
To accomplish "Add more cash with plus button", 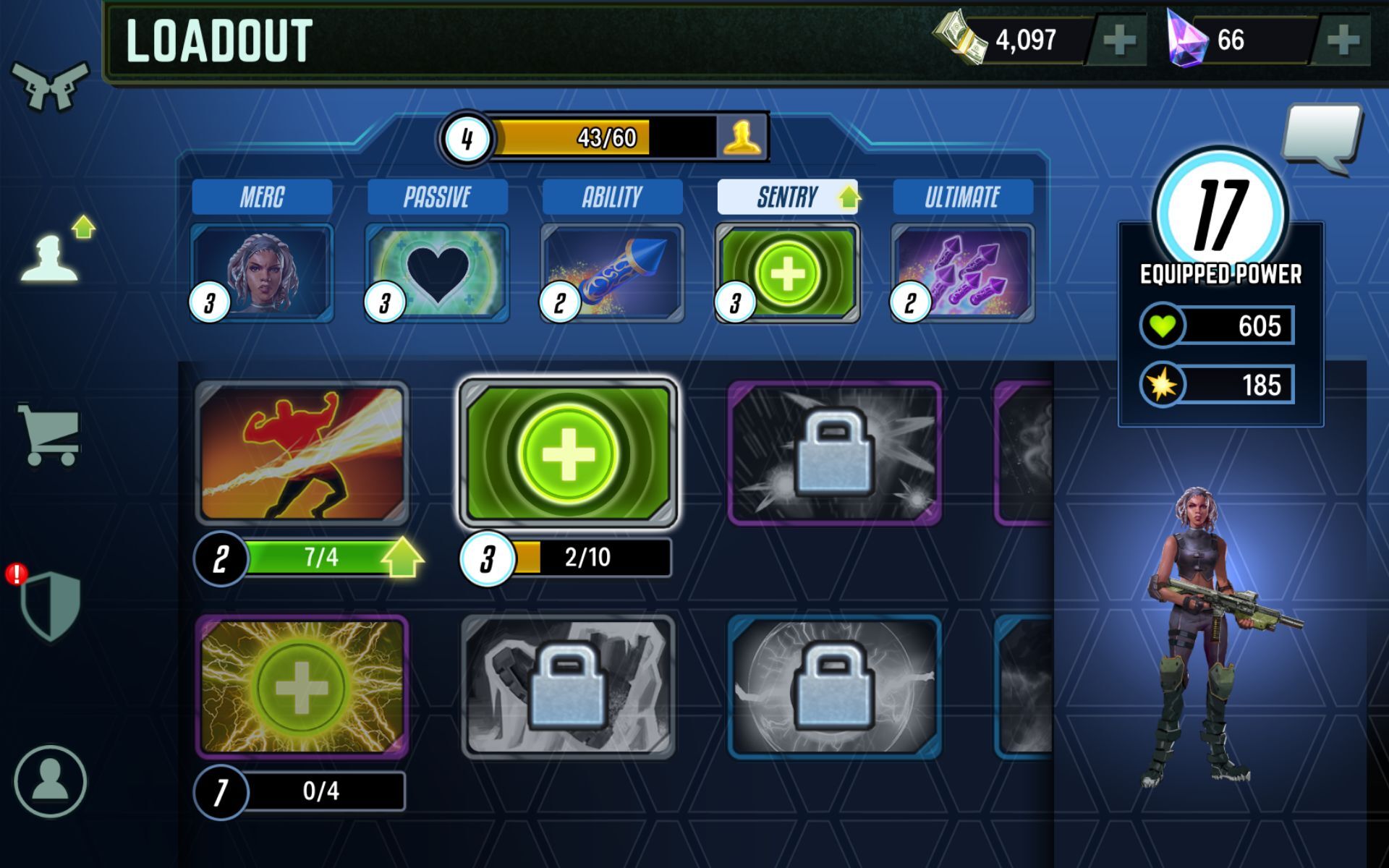I will (1118, 41).
